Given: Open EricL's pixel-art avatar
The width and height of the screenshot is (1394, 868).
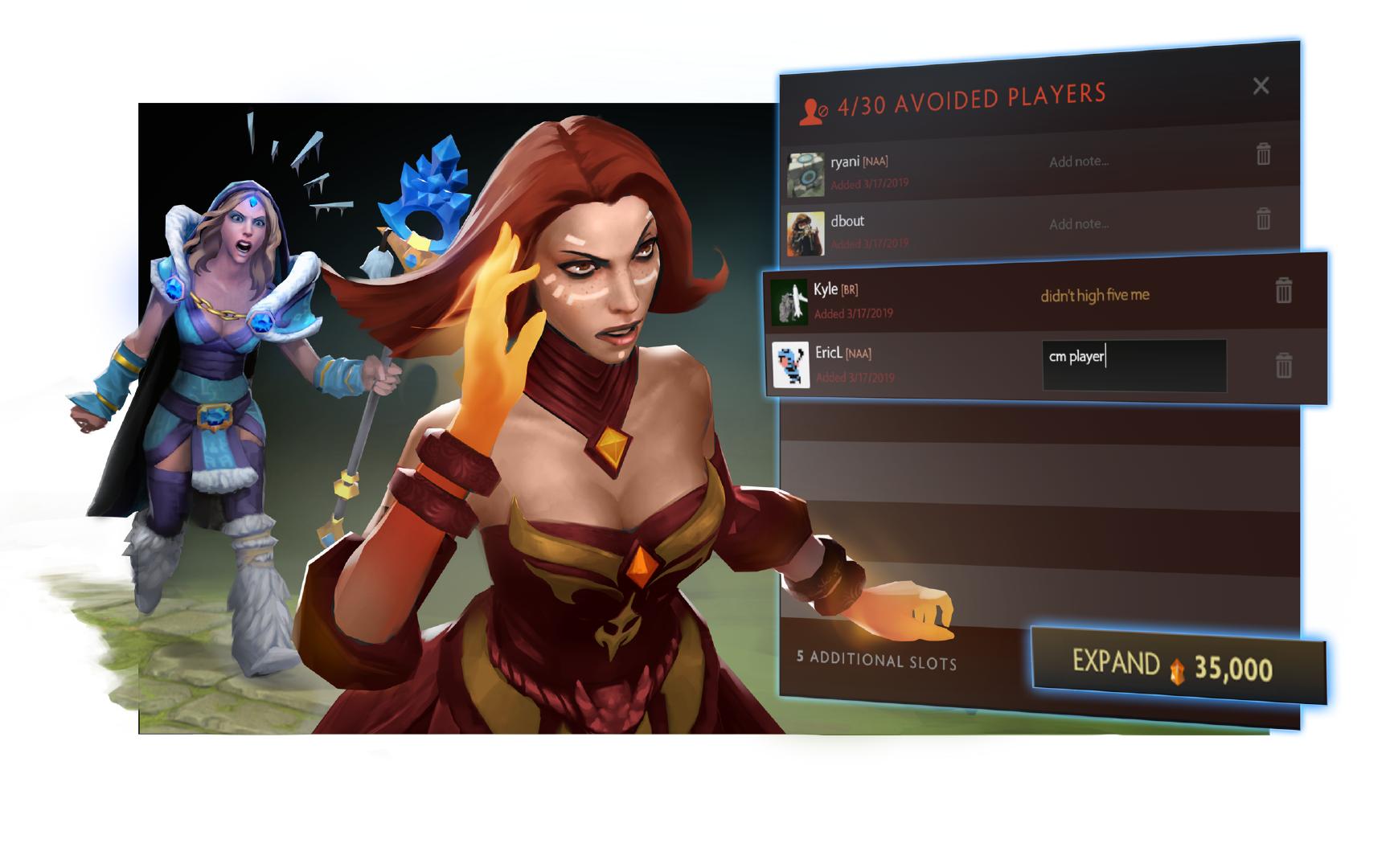Looking at the screenshot, I should pyautogui.click(x=791, y=364).
